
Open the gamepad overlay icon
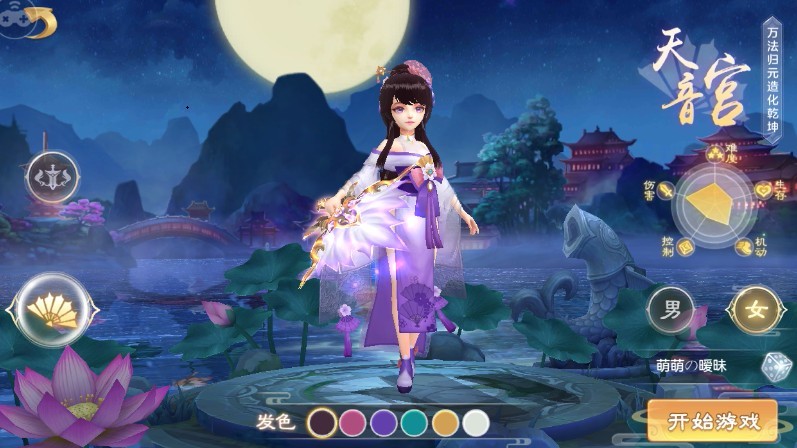[x=14, y=22]
